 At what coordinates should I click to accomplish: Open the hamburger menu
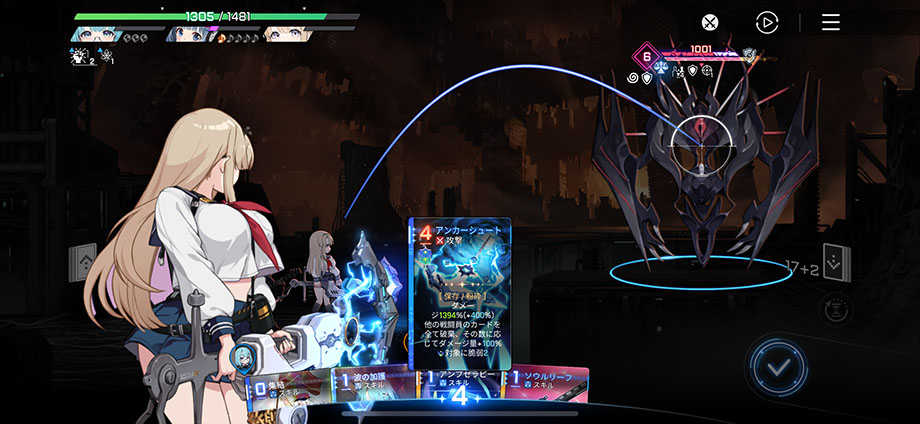pyautogui.click(x=831, y=22)
